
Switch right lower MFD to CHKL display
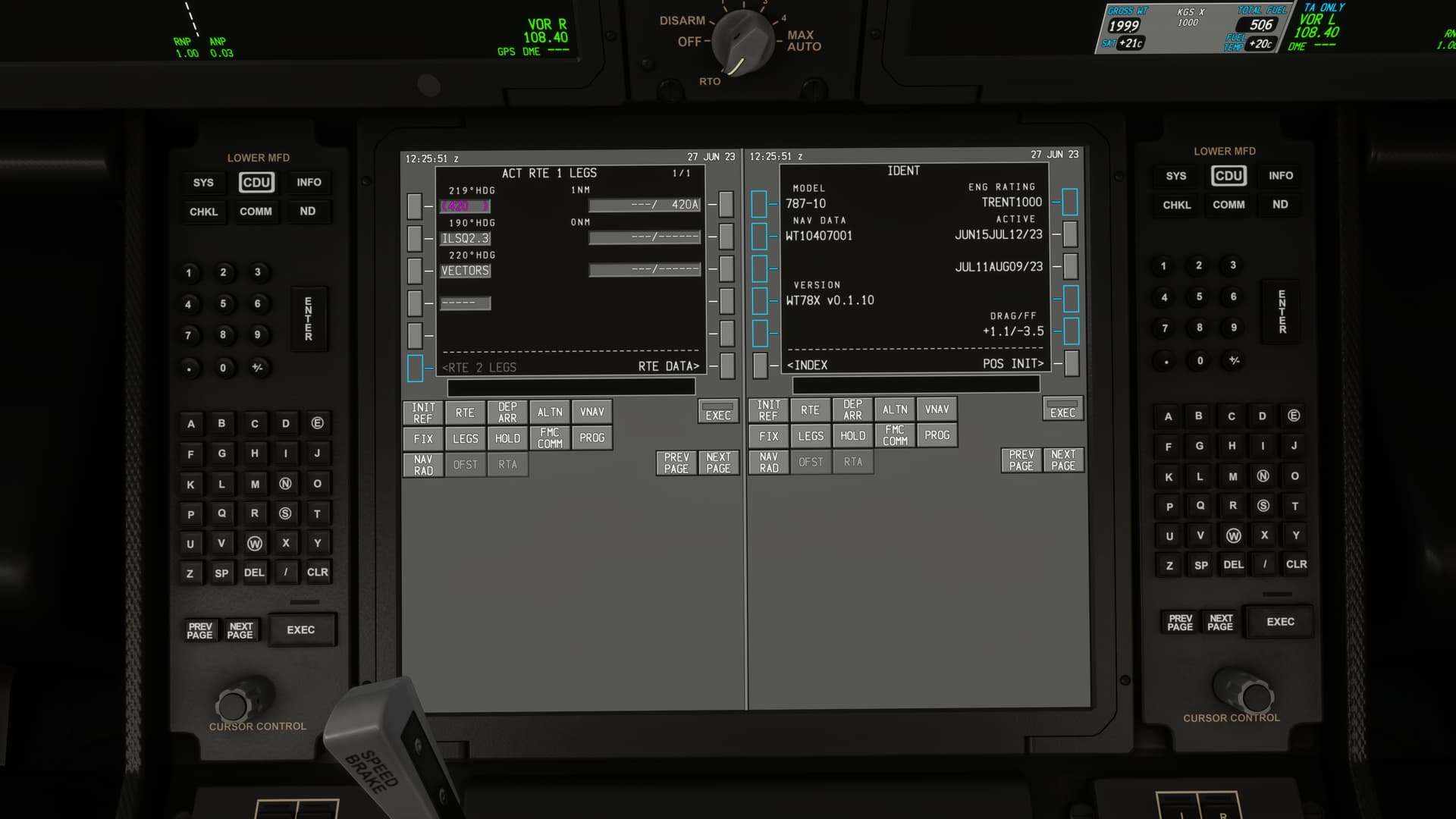point(1175,205)
